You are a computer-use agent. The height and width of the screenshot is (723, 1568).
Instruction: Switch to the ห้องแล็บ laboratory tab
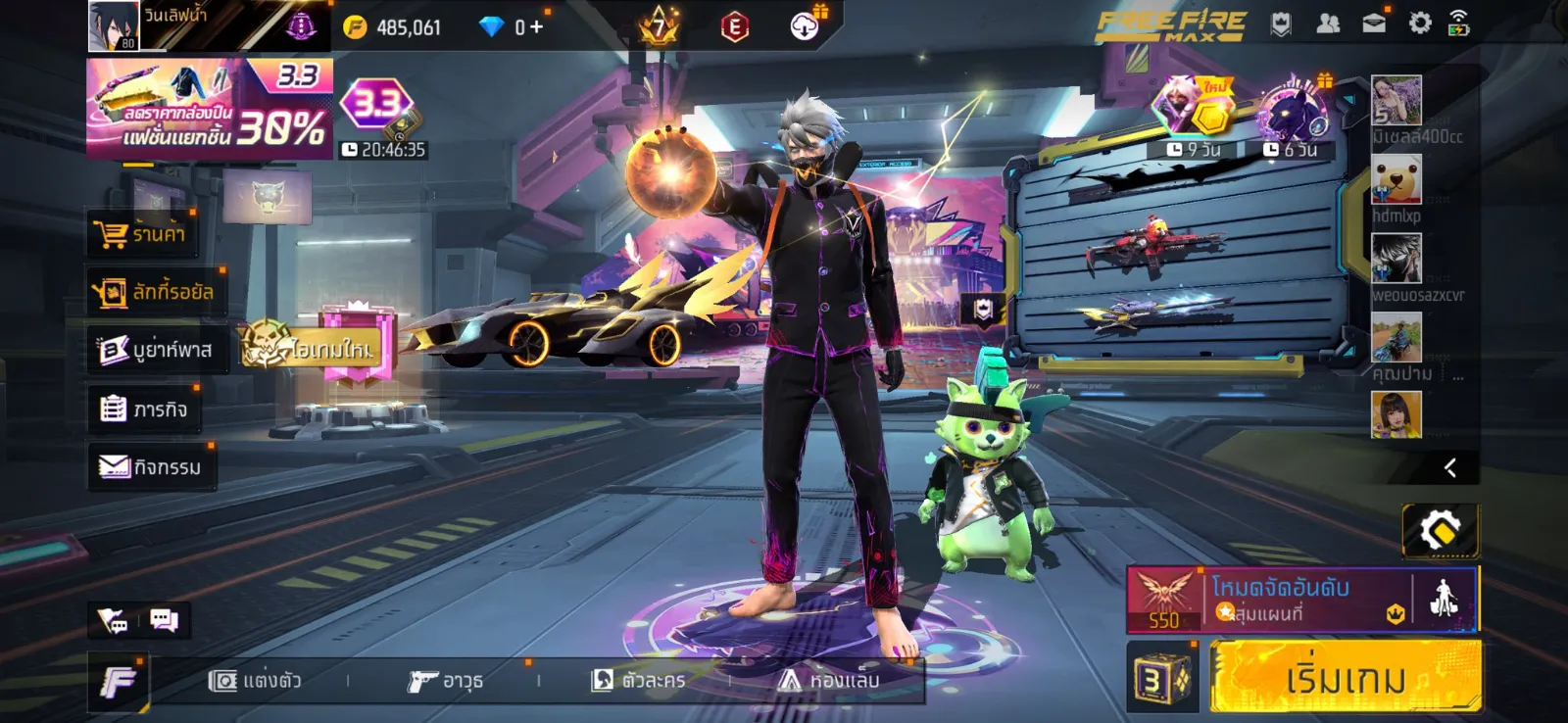(829, 680)
